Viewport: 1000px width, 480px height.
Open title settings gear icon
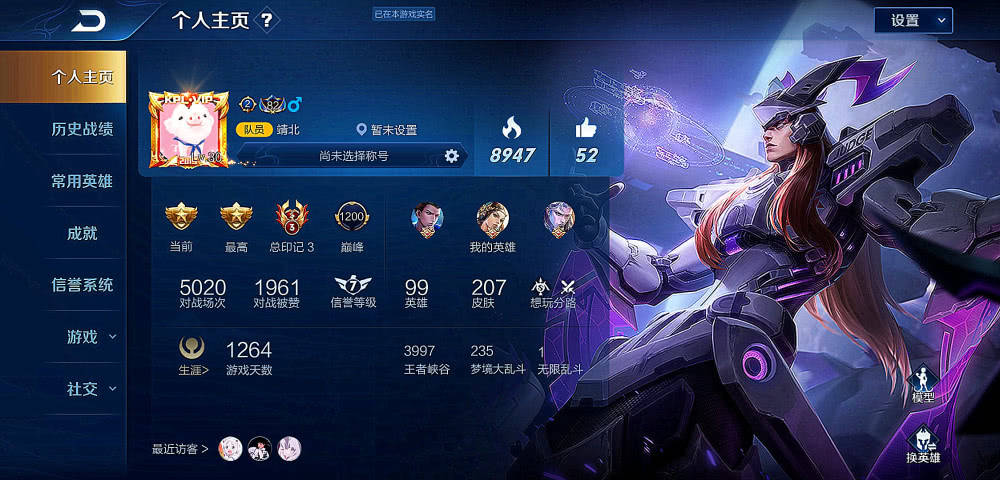451,156
